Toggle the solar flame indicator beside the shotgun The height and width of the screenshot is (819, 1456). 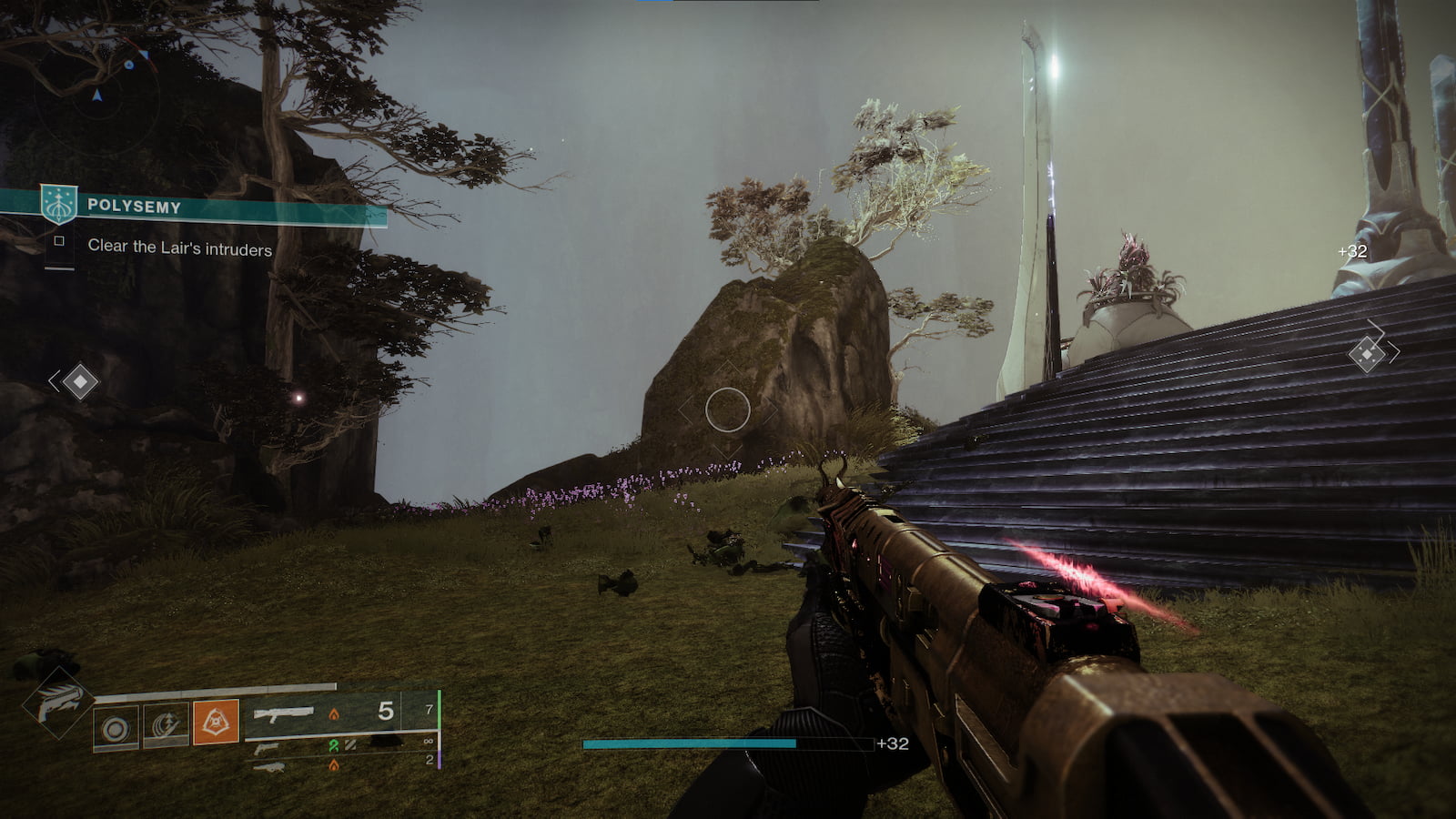335,713
